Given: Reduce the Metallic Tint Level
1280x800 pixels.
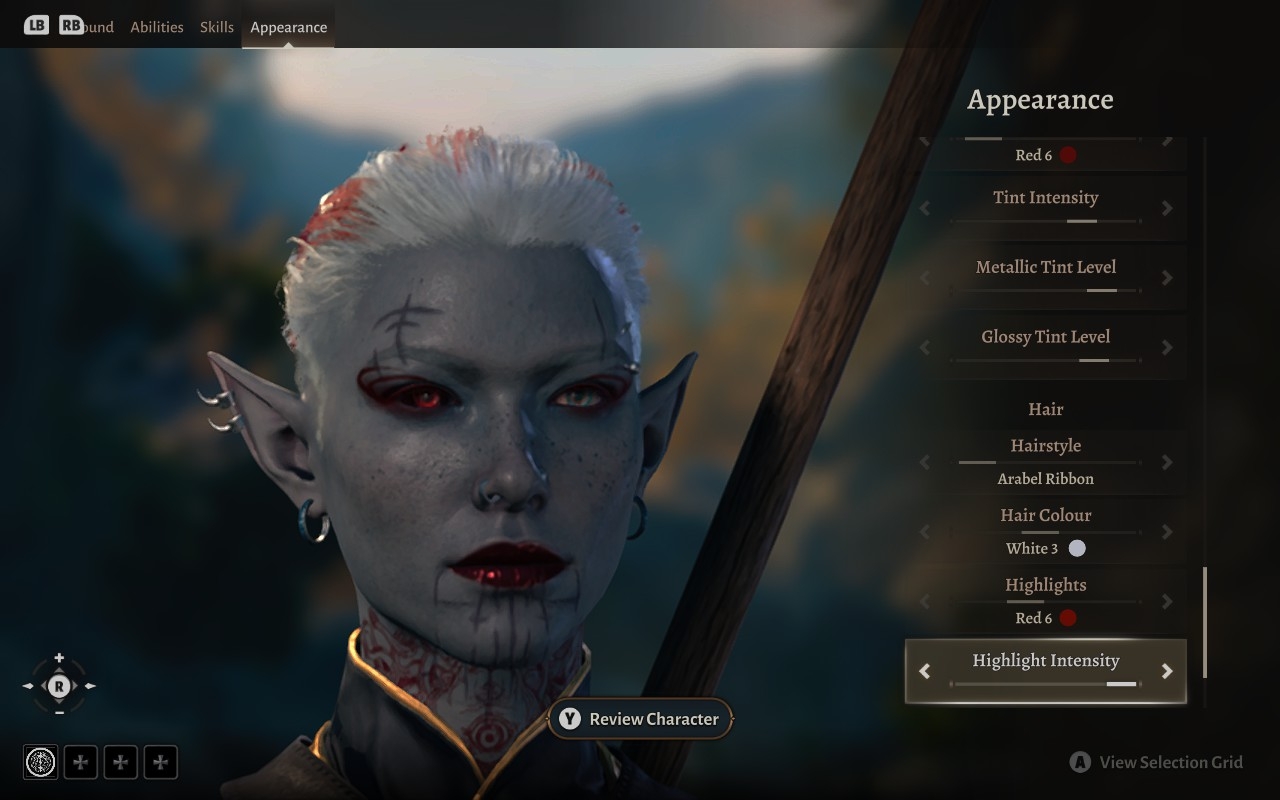Looking at the screenshot, I should coord(925,278).
